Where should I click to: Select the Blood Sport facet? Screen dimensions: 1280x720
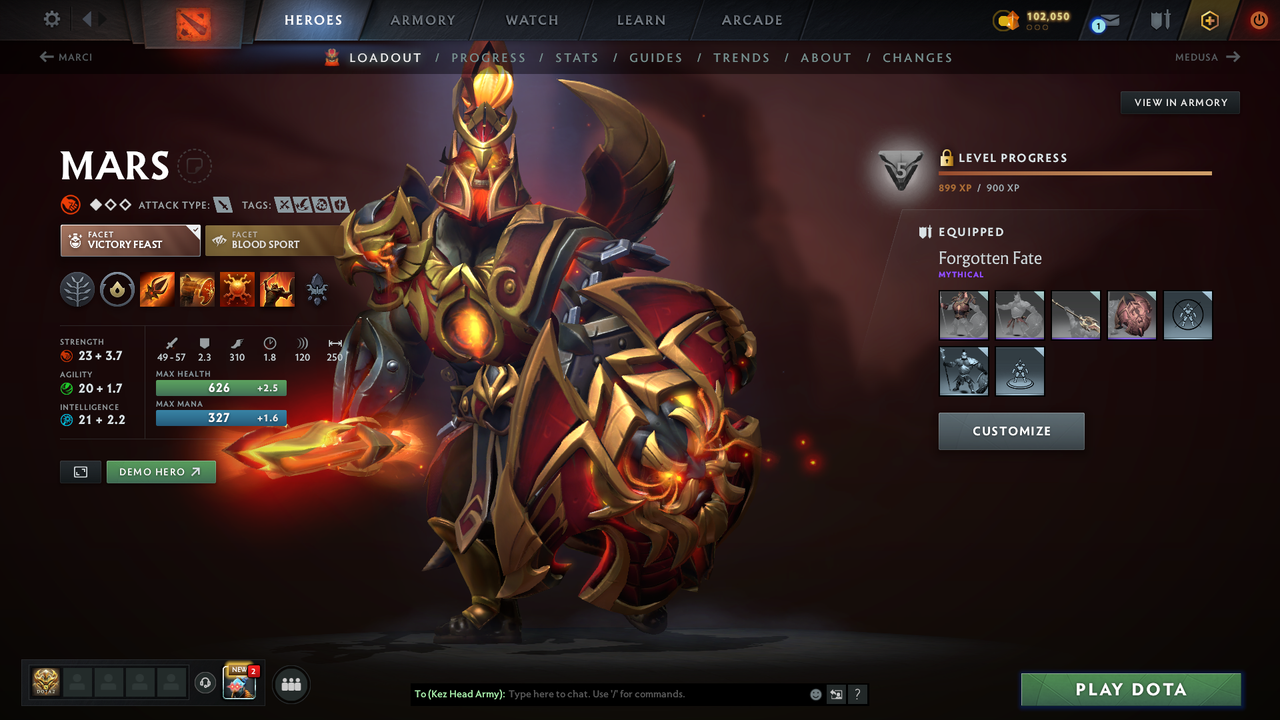[270, 240]
